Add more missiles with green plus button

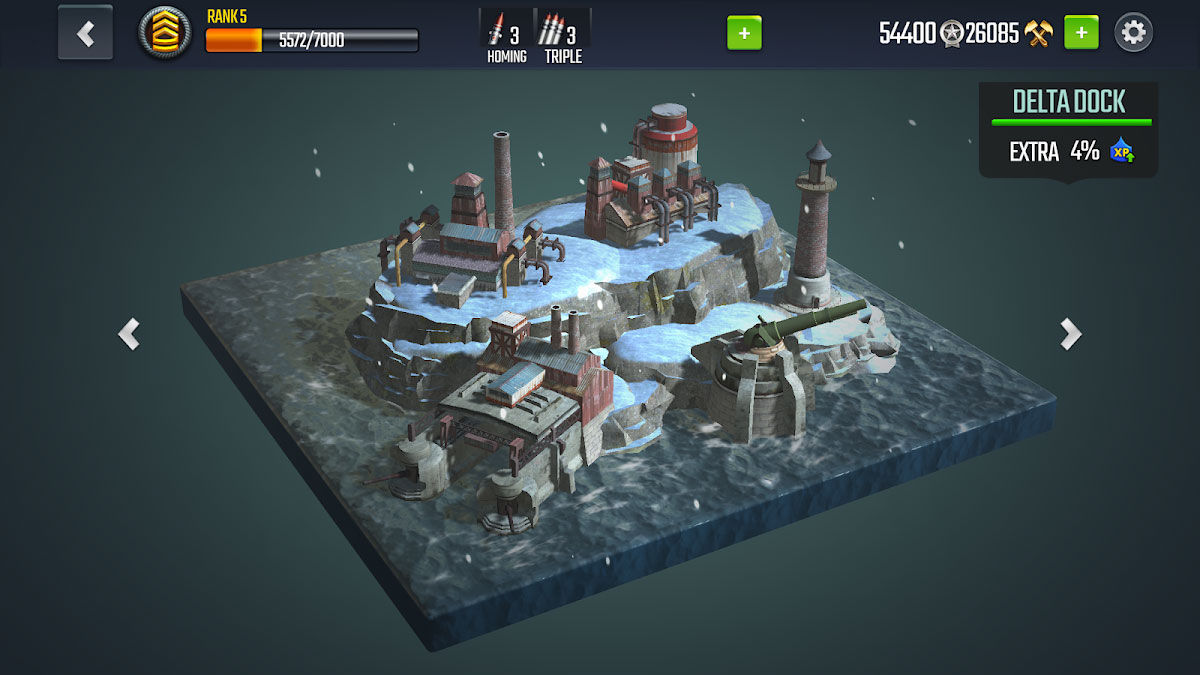coord(744,33)
